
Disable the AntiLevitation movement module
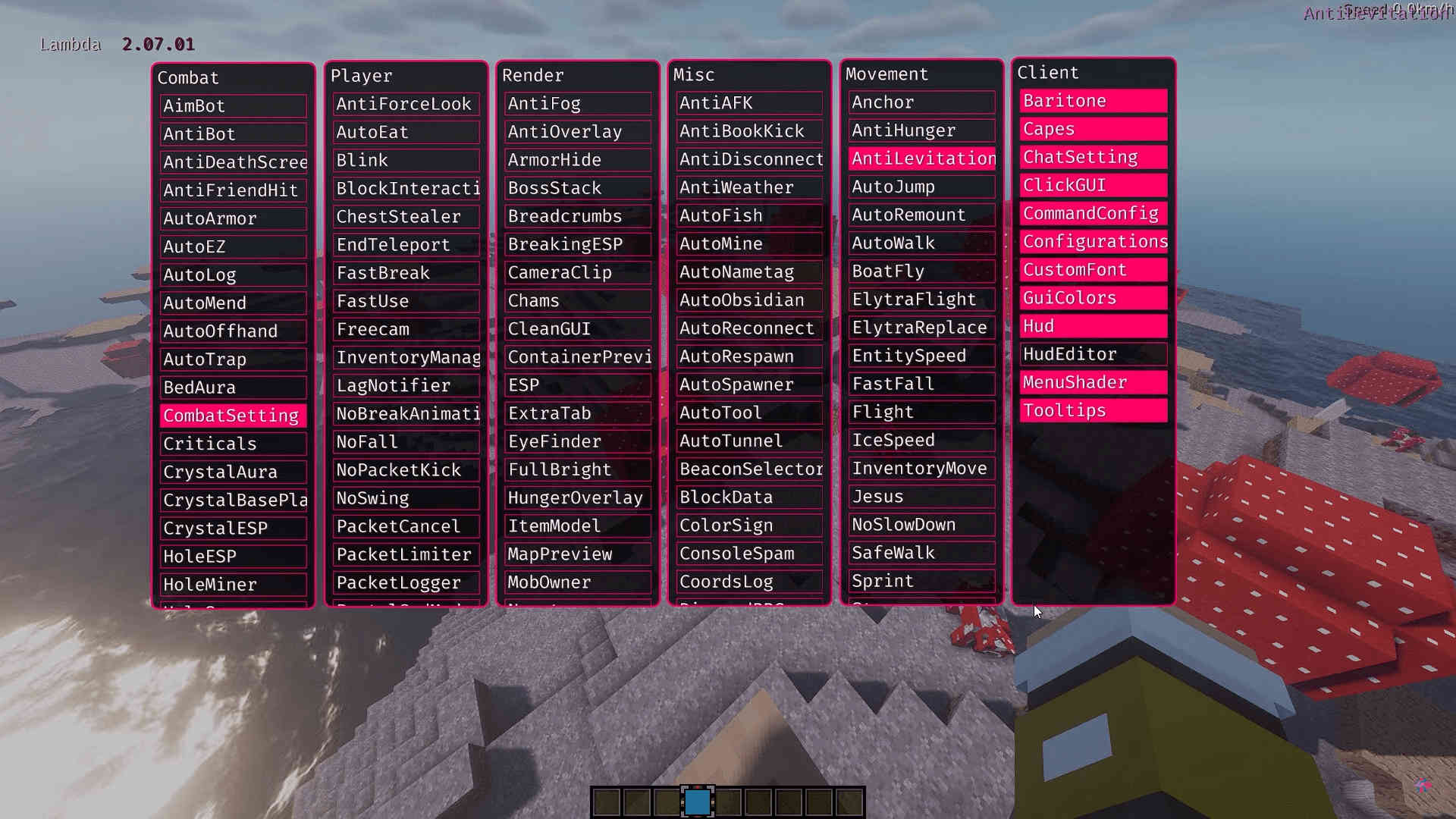click(x=921, y=158)
